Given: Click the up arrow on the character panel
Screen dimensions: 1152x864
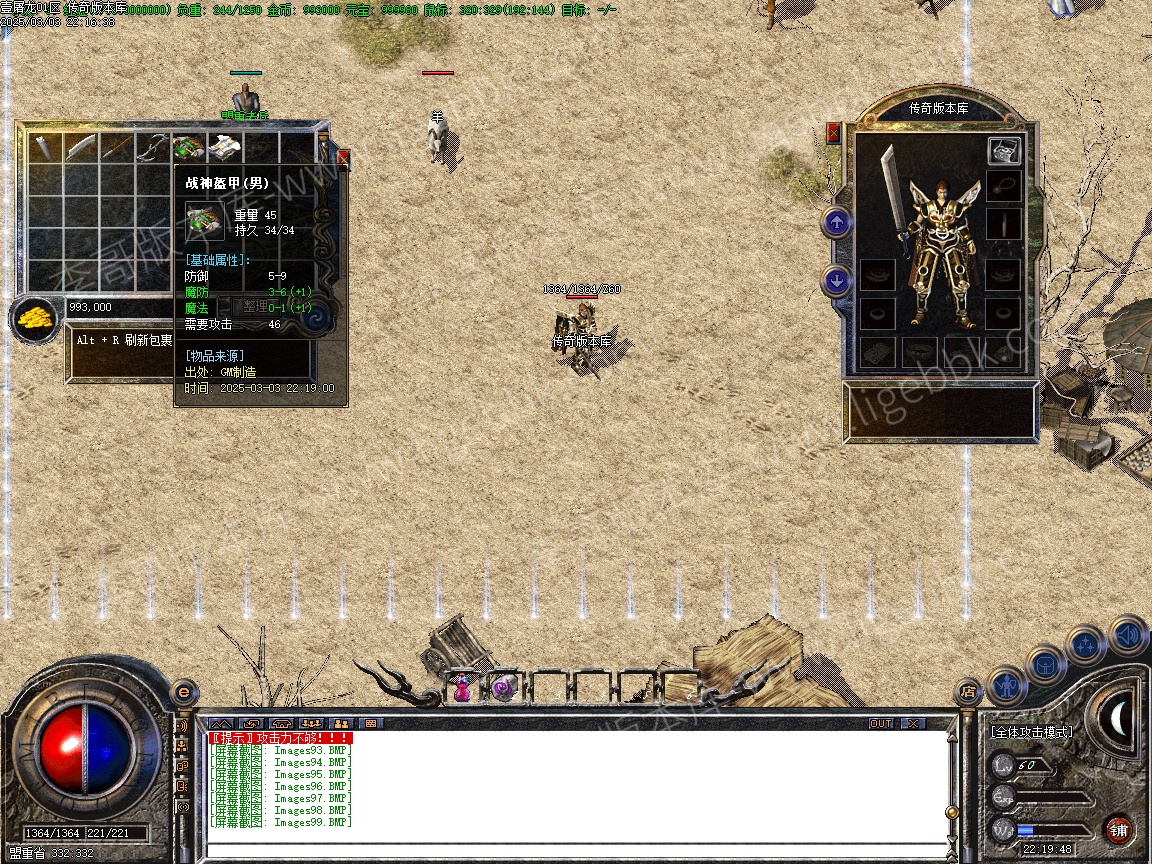Looking at the screenshot, I should [x=837, y=222].
